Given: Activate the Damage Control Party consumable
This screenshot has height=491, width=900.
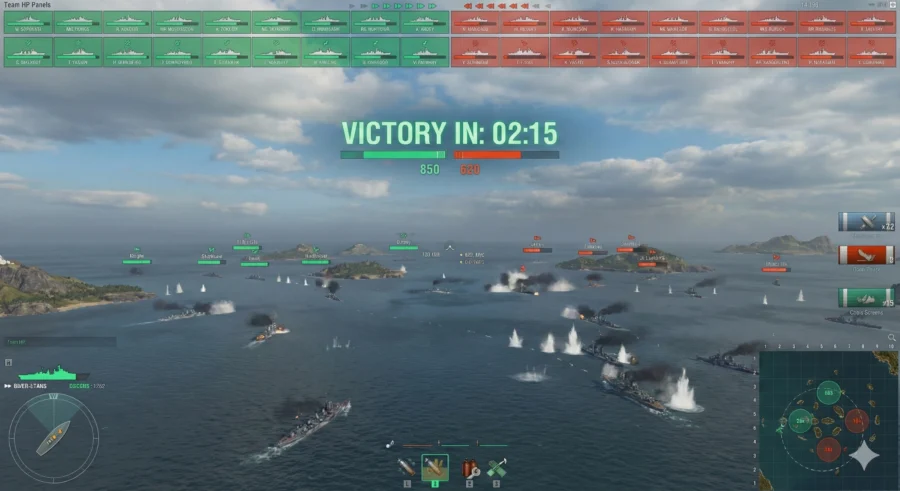Looking at the screenshot, I should [x=468, y=467].
